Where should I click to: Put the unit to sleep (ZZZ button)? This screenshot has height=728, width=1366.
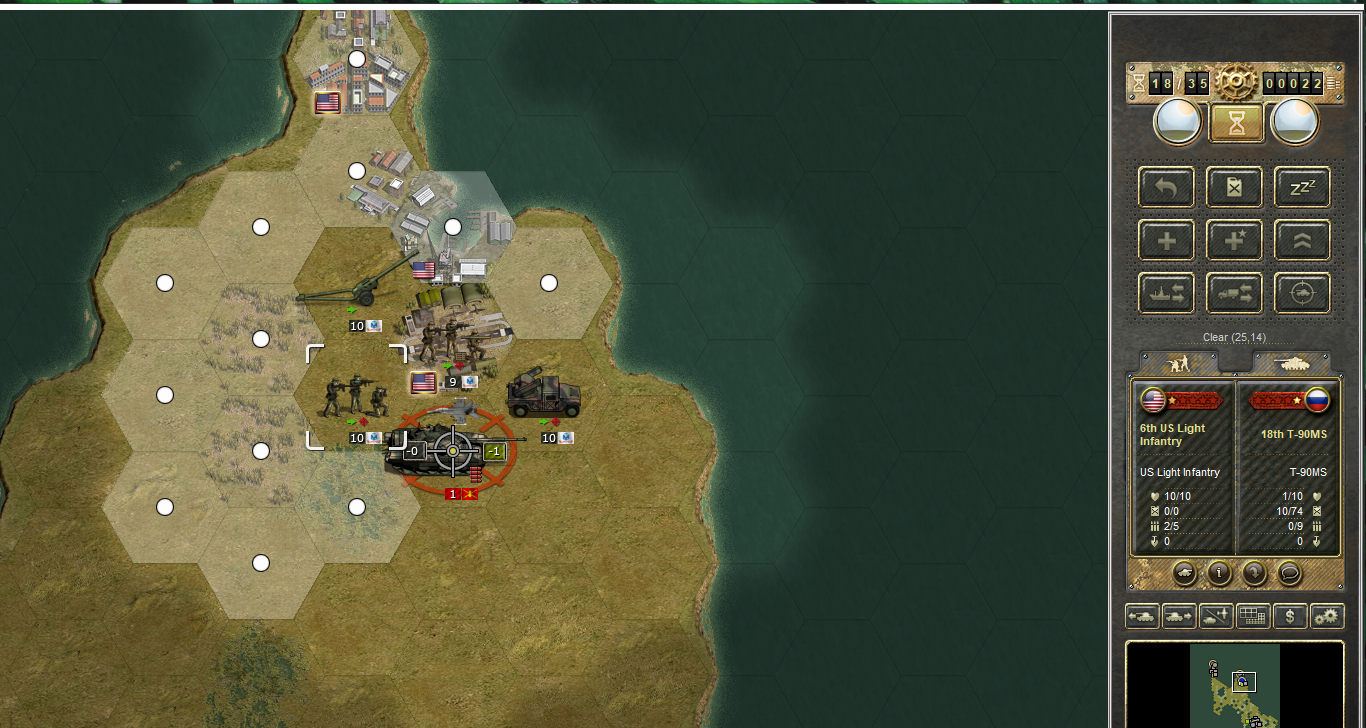point(1302,187)
